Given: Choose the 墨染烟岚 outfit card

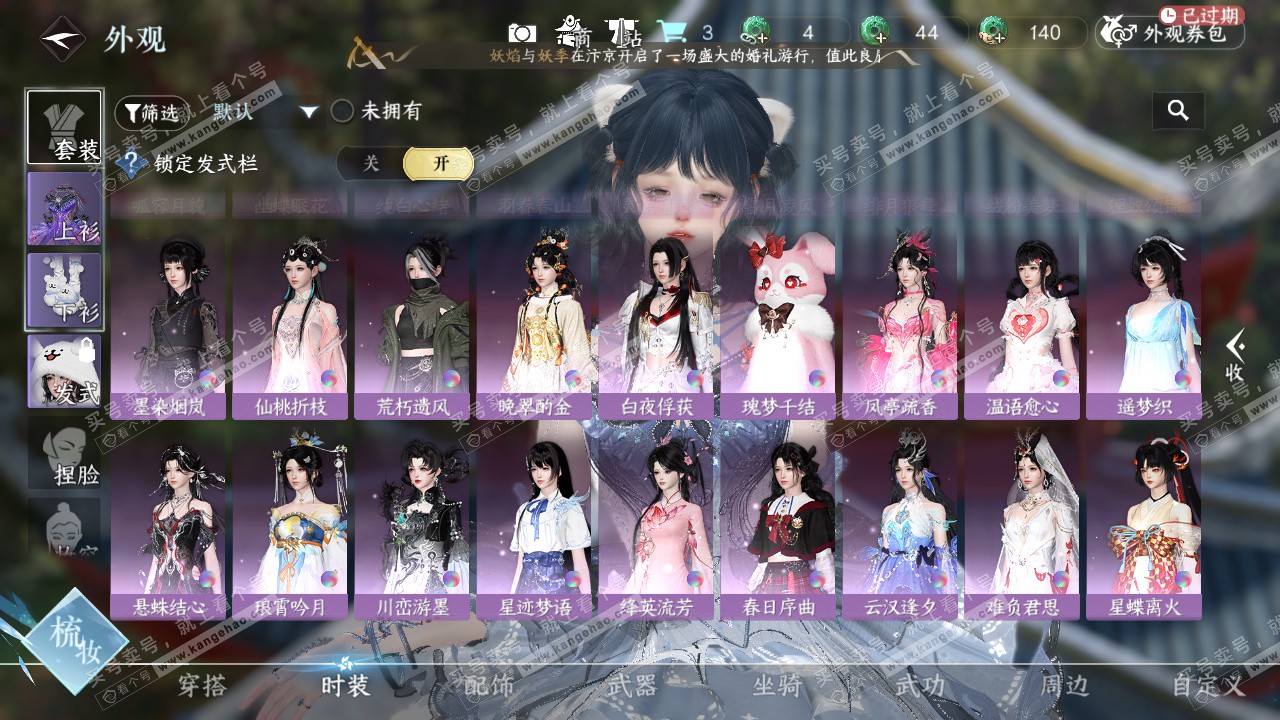Looking at the screenshot, I should (x=168, y=328).
